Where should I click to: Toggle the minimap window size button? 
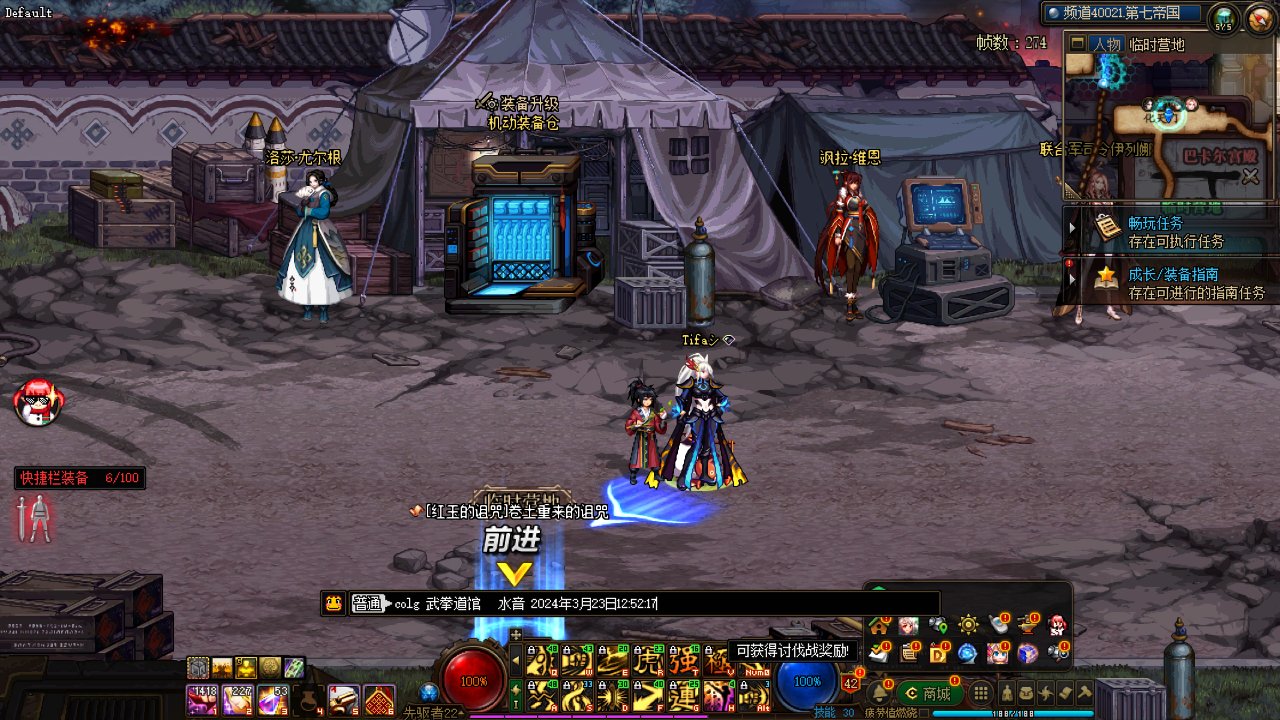pos(1077,44)
